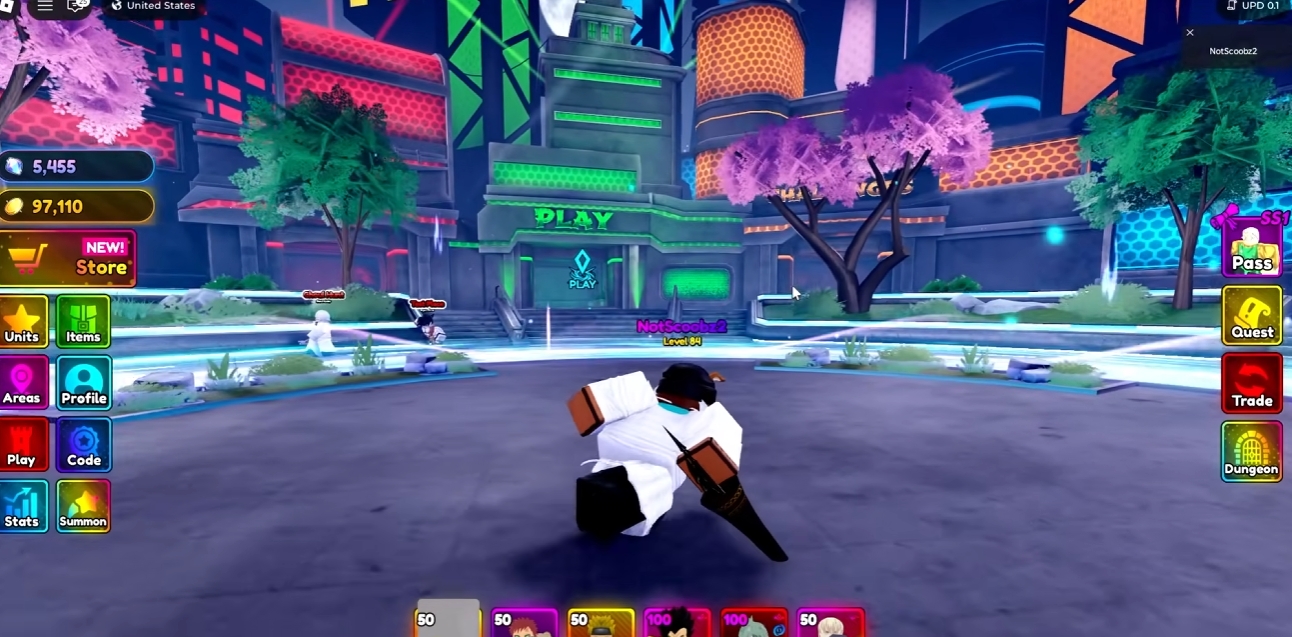Open the Store with the shopping cart
The height and width of the screenshot is (637, 1292).
(68, 258)
